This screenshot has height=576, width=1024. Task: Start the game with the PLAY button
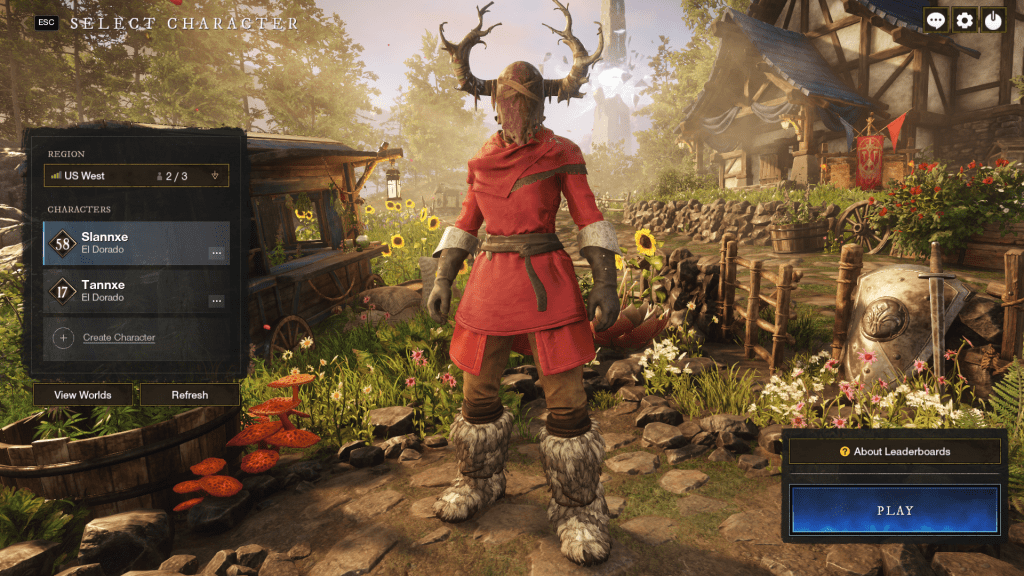coord(894,510)
